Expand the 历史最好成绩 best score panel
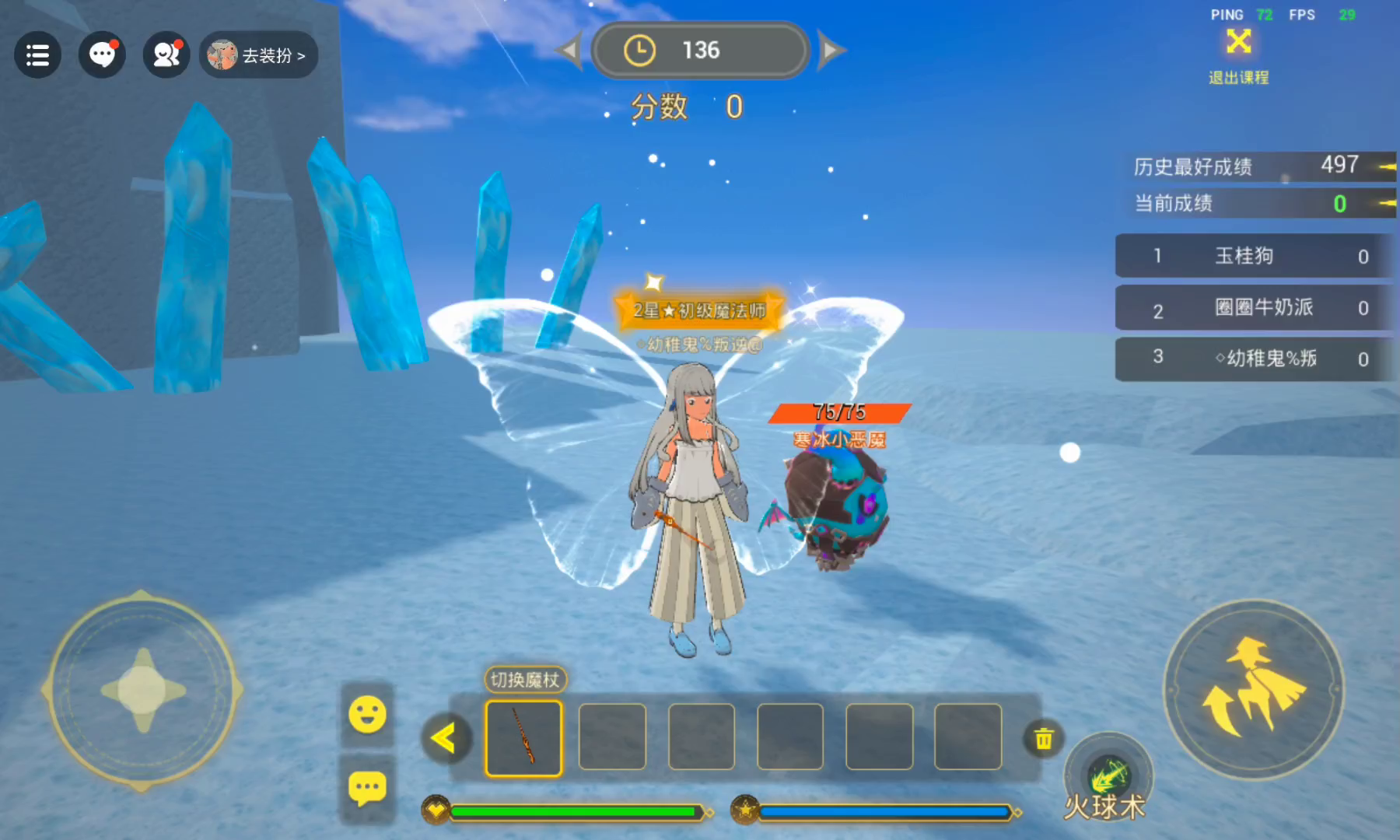The height and width of the screenshot is (840, 1400). point(1386,166)
